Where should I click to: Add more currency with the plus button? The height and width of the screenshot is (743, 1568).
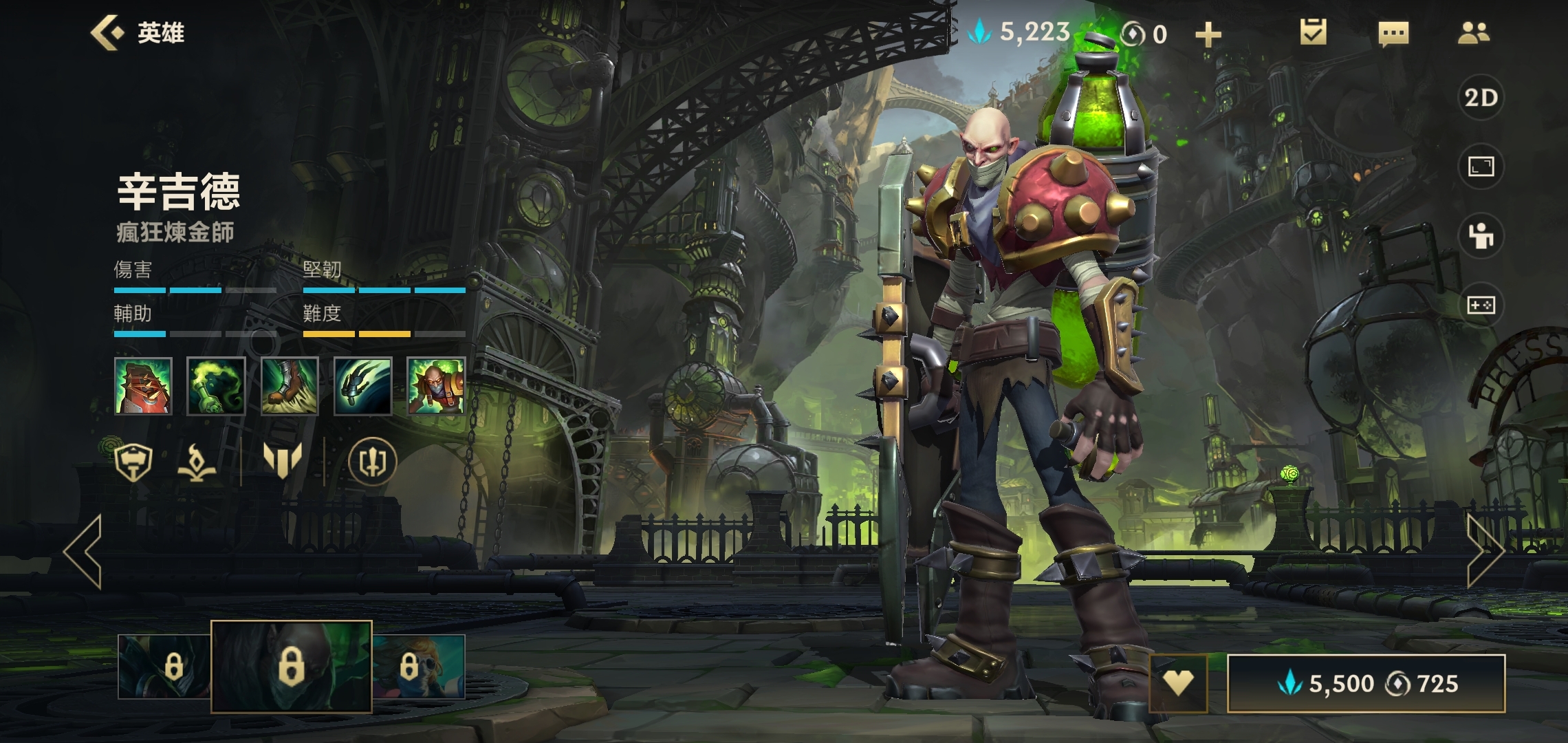click(1208, 34)
